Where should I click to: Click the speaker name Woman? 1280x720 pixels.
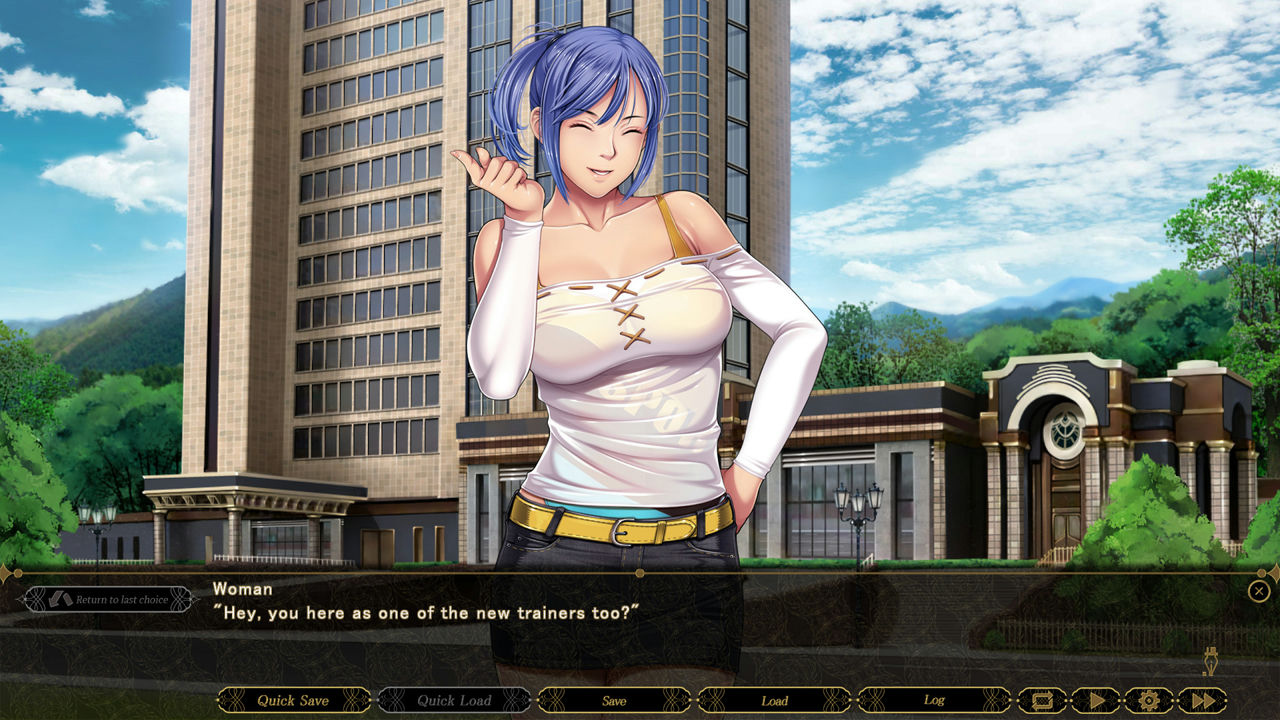pos(243,590)
